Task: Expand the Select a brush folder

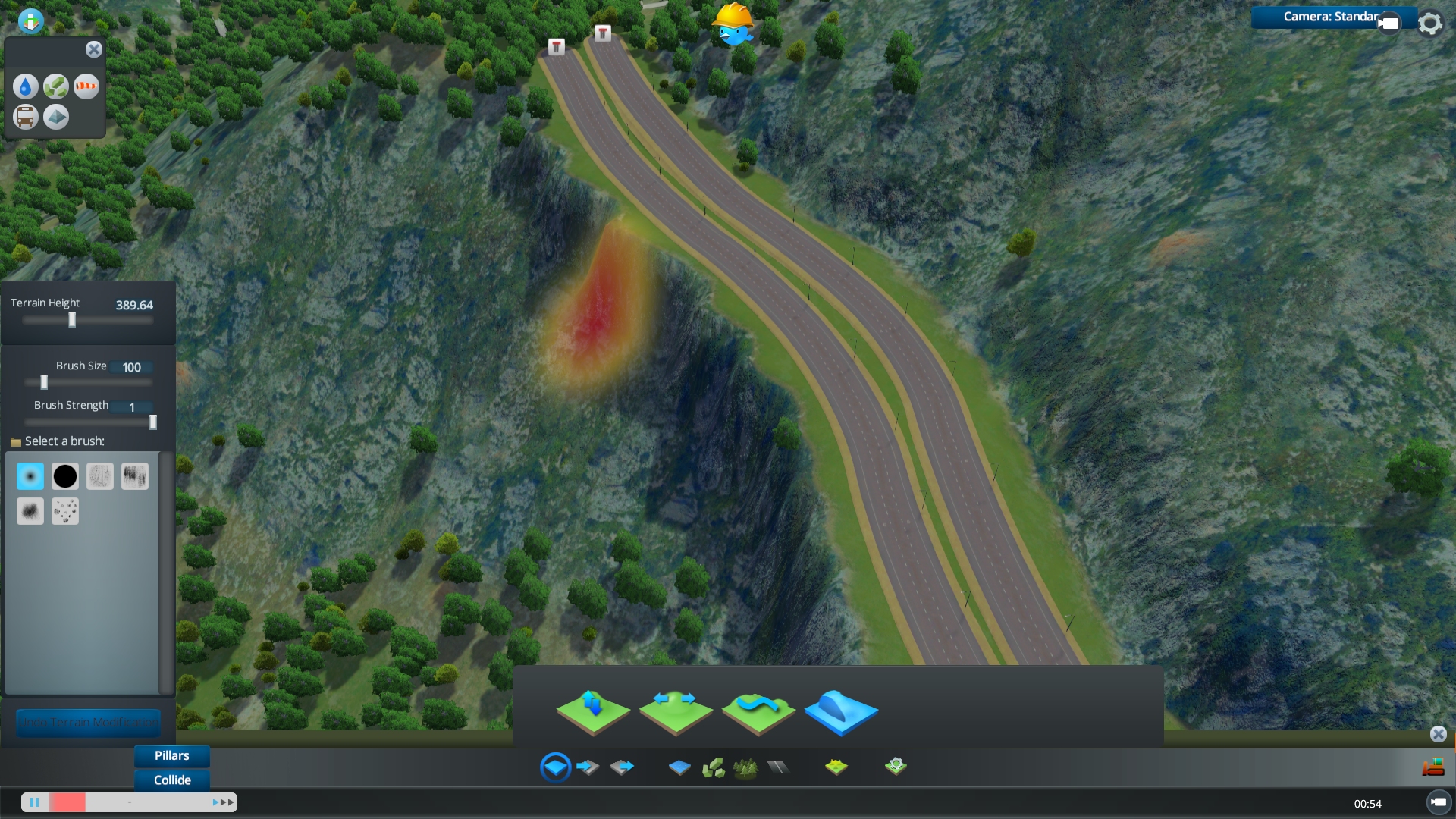Action: pos(17,441)
